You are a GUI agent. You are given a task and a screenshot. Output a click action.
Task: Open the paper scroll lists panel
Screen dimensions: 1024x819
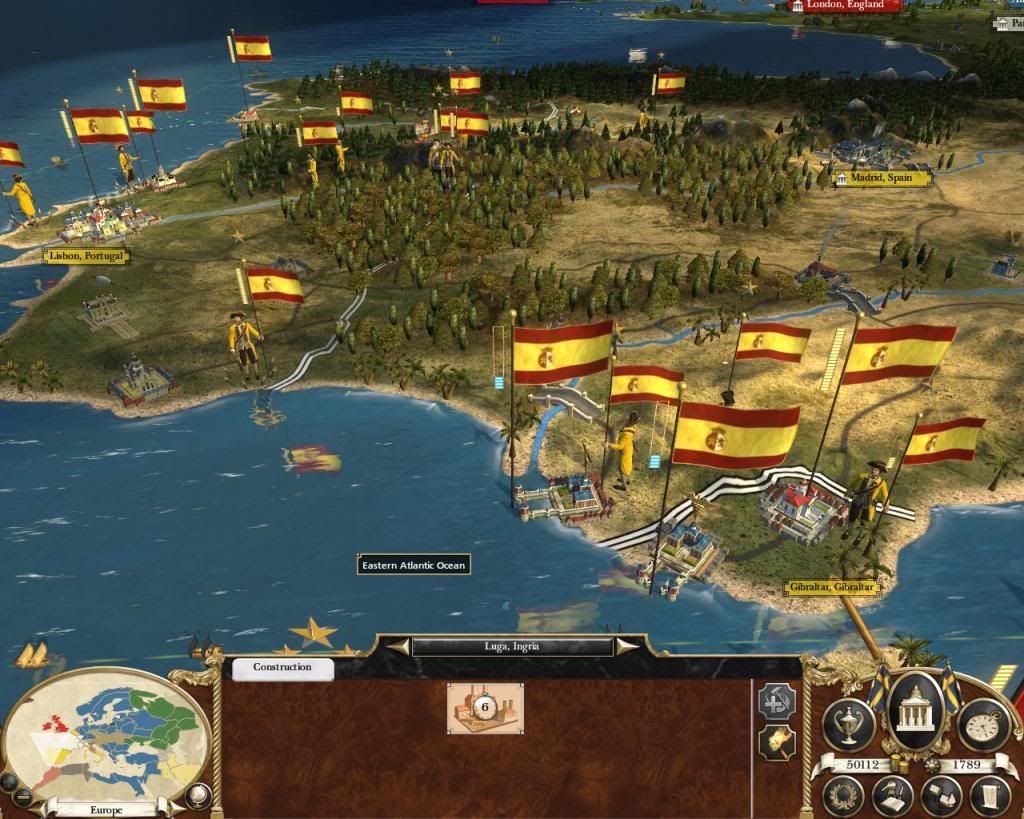(x=988, y=796)
